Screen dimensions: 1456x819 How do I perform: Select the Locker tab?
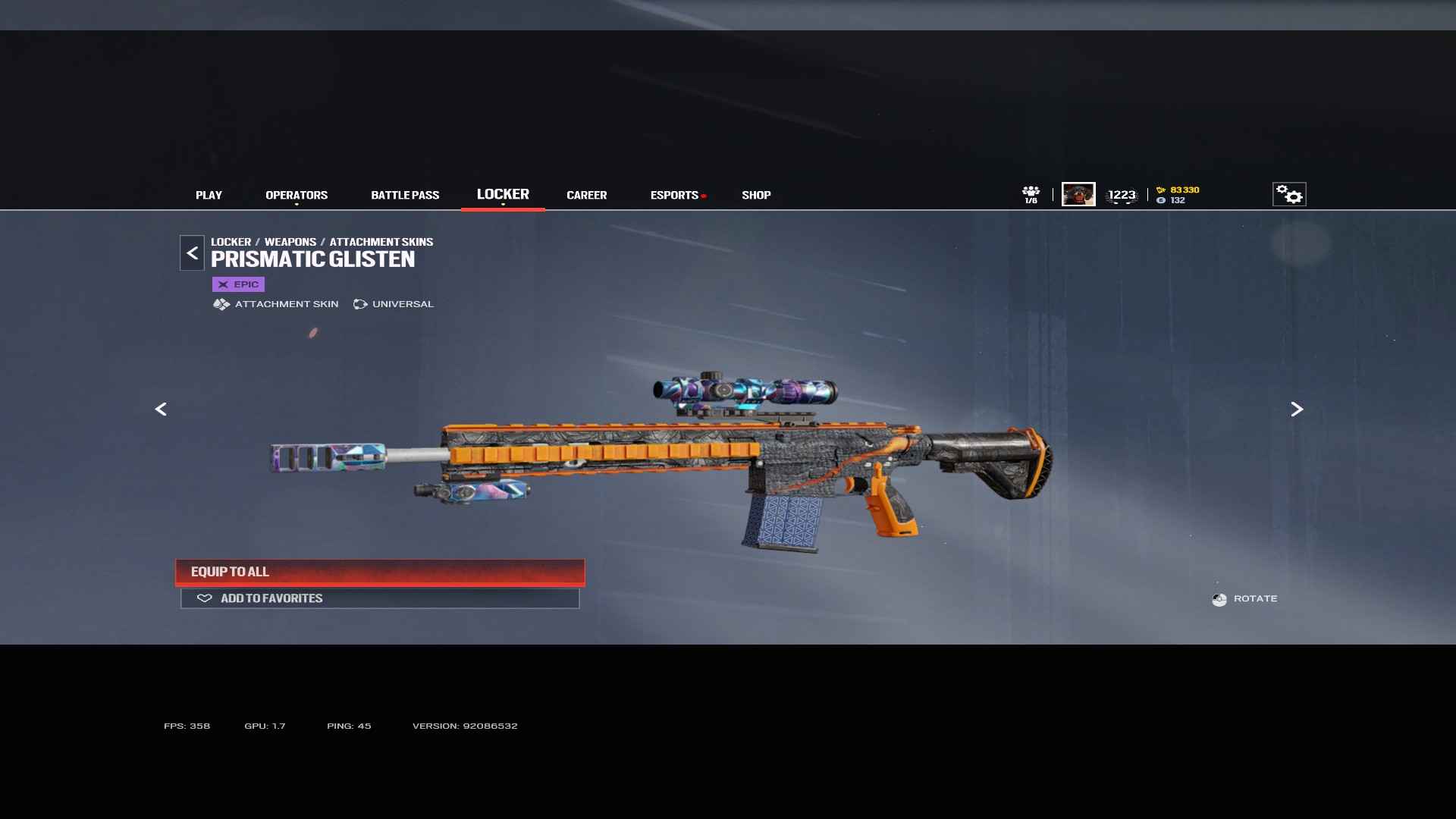click(503, 194)
